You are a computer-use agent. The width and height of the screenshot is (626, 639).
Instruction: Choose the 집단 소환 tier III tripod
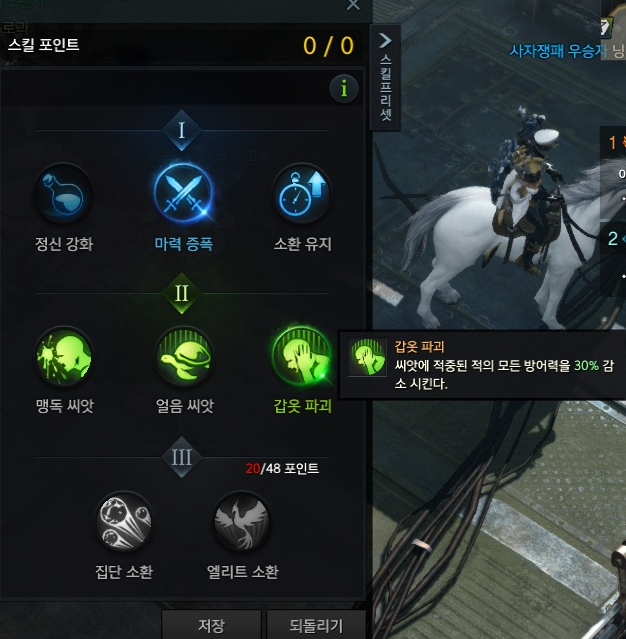(x=124, y=522)
